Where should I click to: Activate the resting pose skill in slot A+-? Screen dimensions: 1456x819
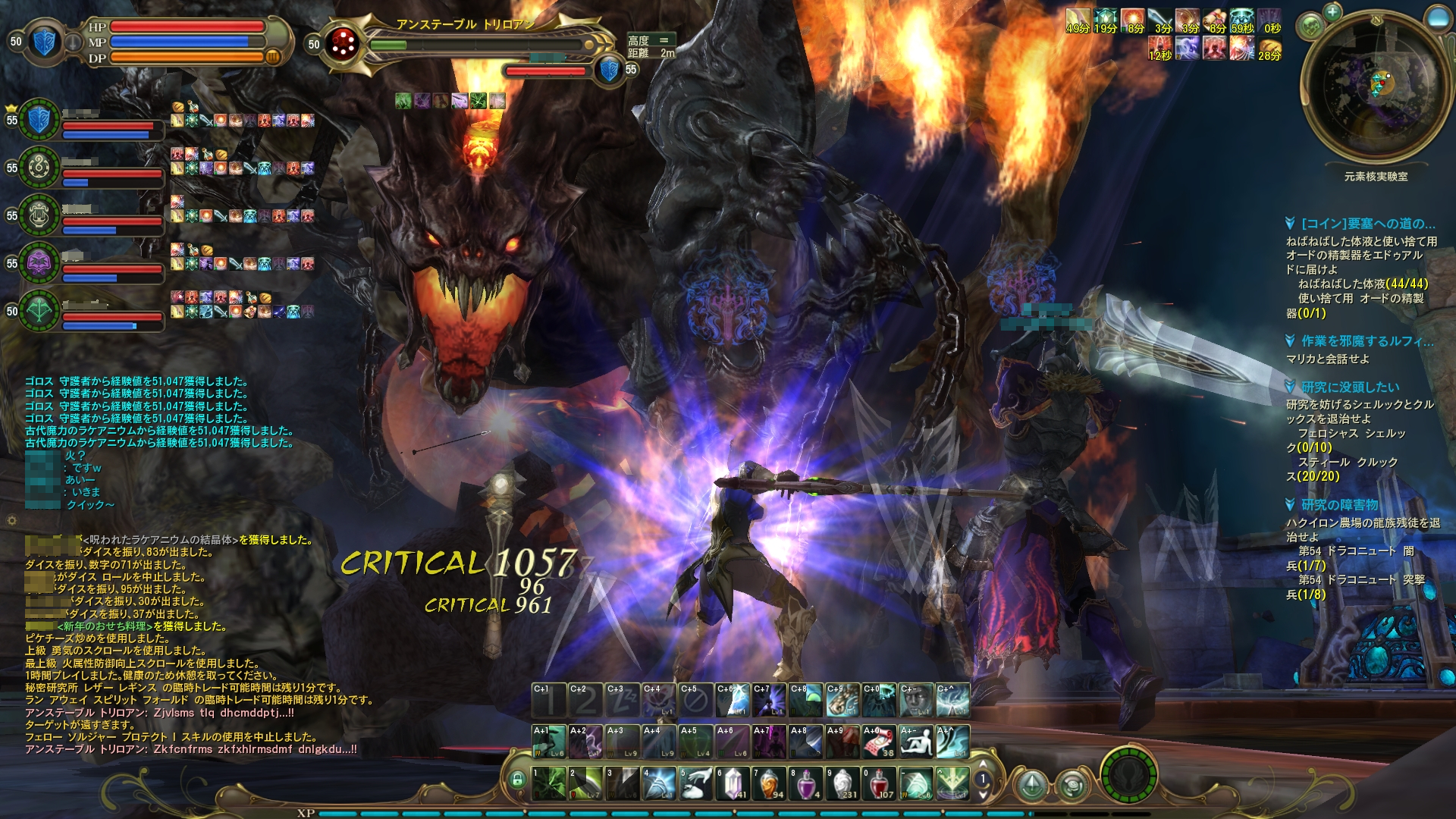(x=915, y=742)
